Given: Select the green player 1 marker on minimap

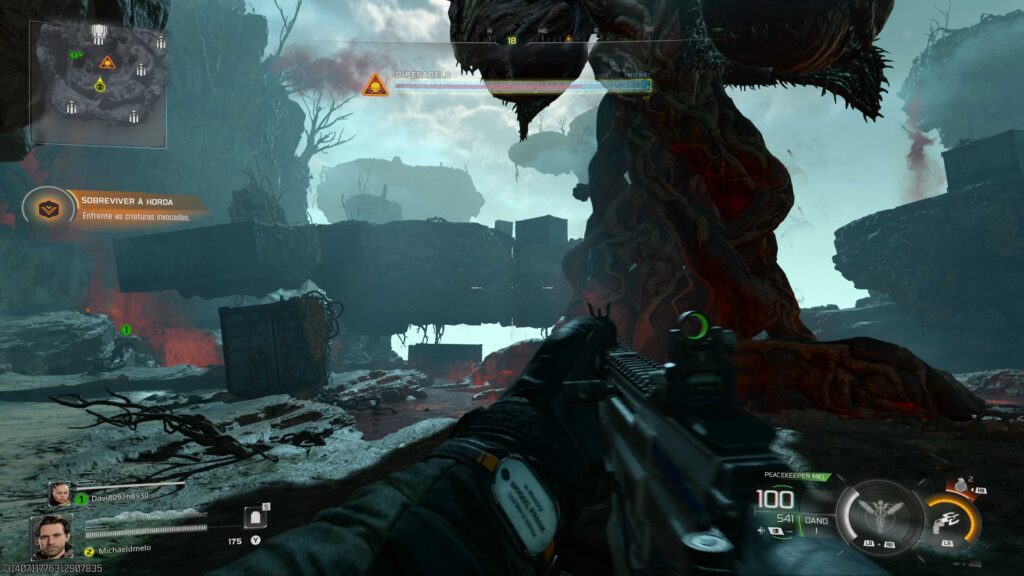Looking at the screenshot, I should pos(75,54).
